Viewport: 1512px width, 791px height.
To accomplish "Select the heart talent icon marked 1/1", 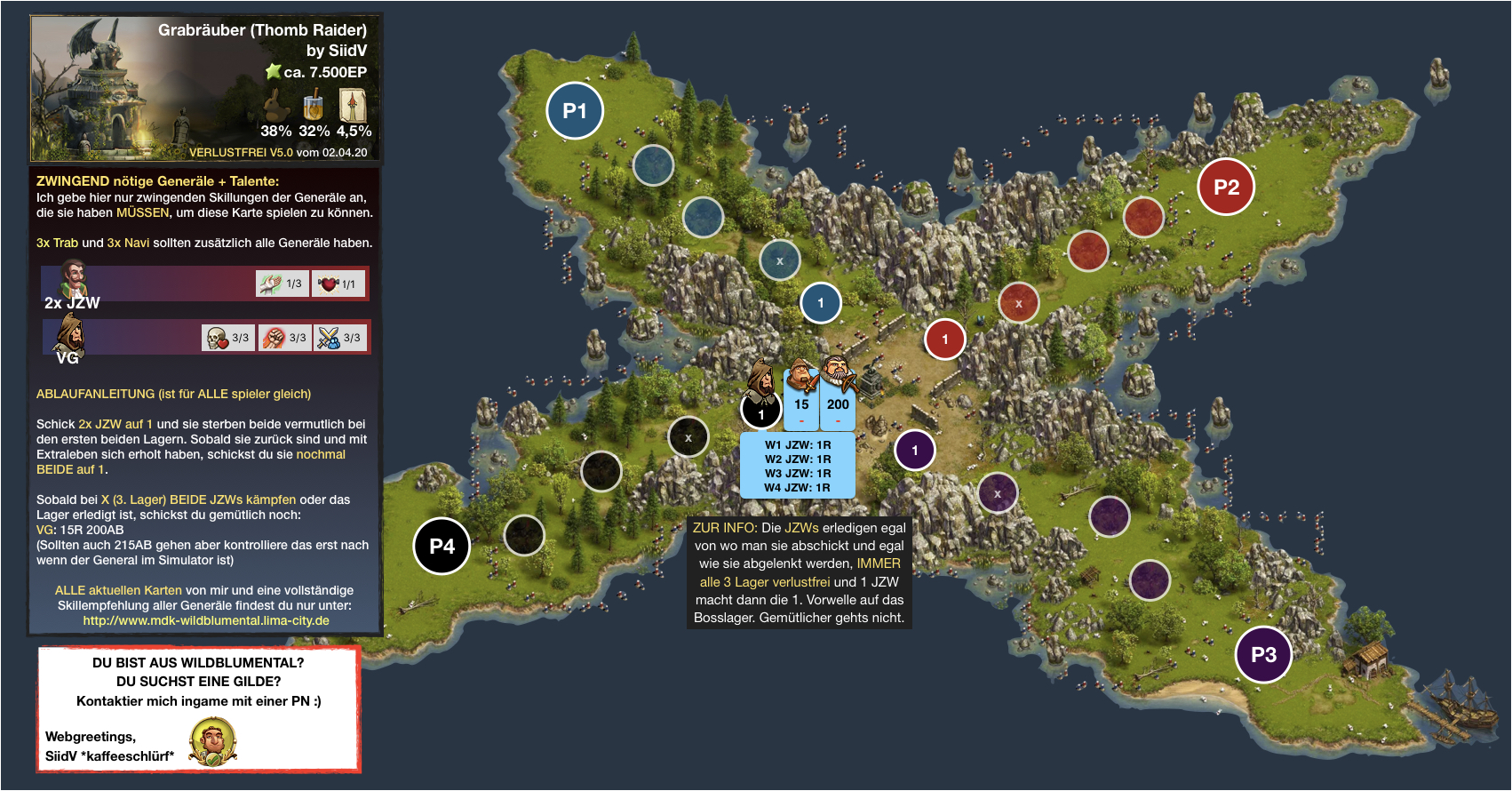I will tap(338, 284).
